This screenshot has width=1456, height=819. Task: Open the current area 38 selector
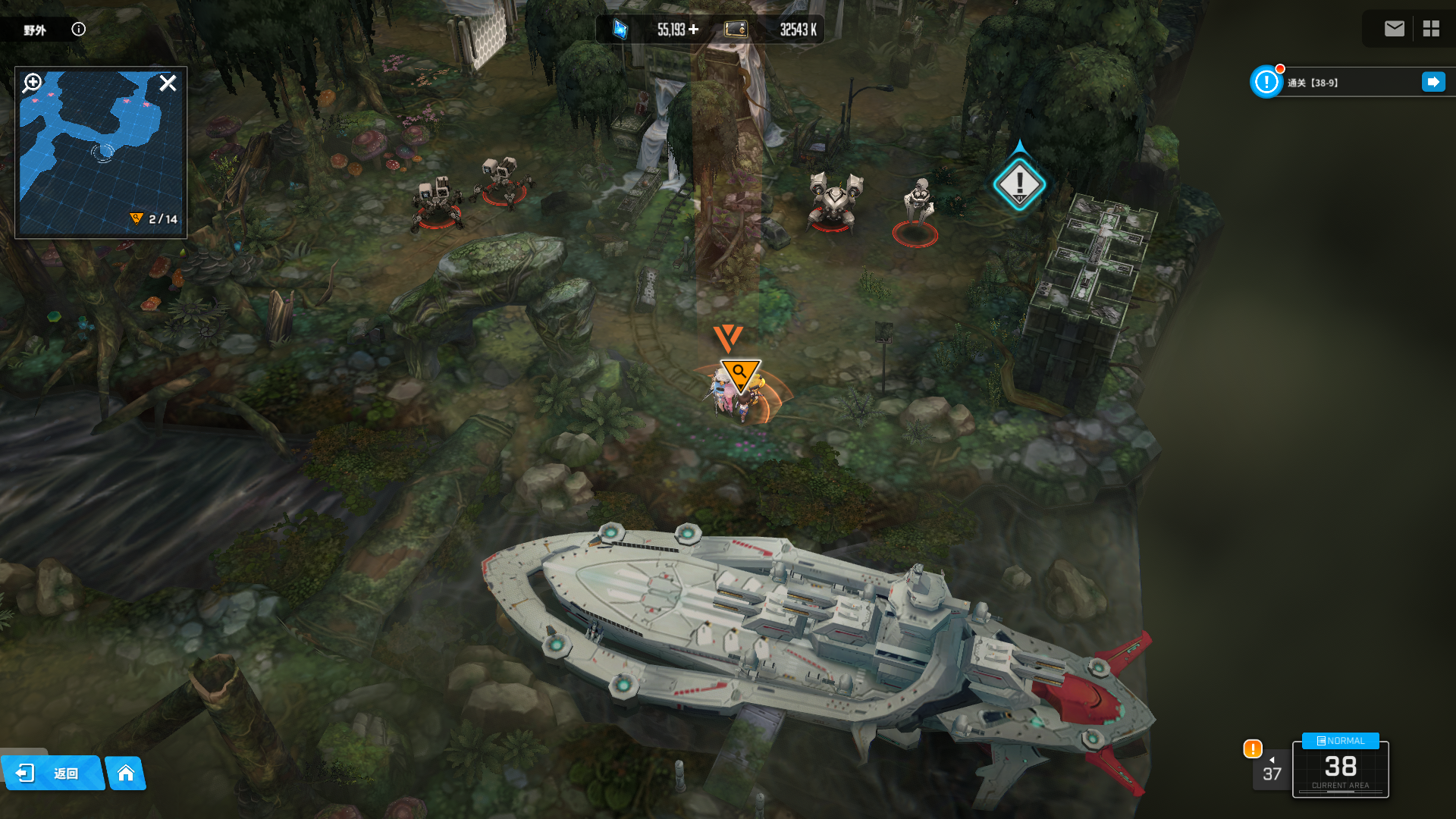click(1340, 768)
